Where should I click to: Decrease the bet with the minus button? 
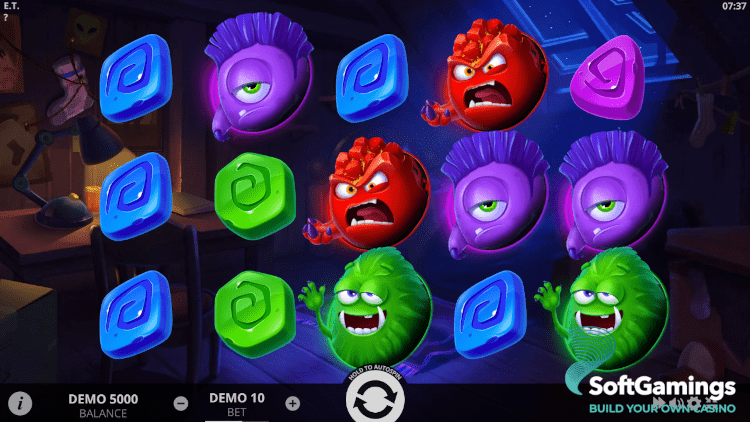click(x=181, y=404)
